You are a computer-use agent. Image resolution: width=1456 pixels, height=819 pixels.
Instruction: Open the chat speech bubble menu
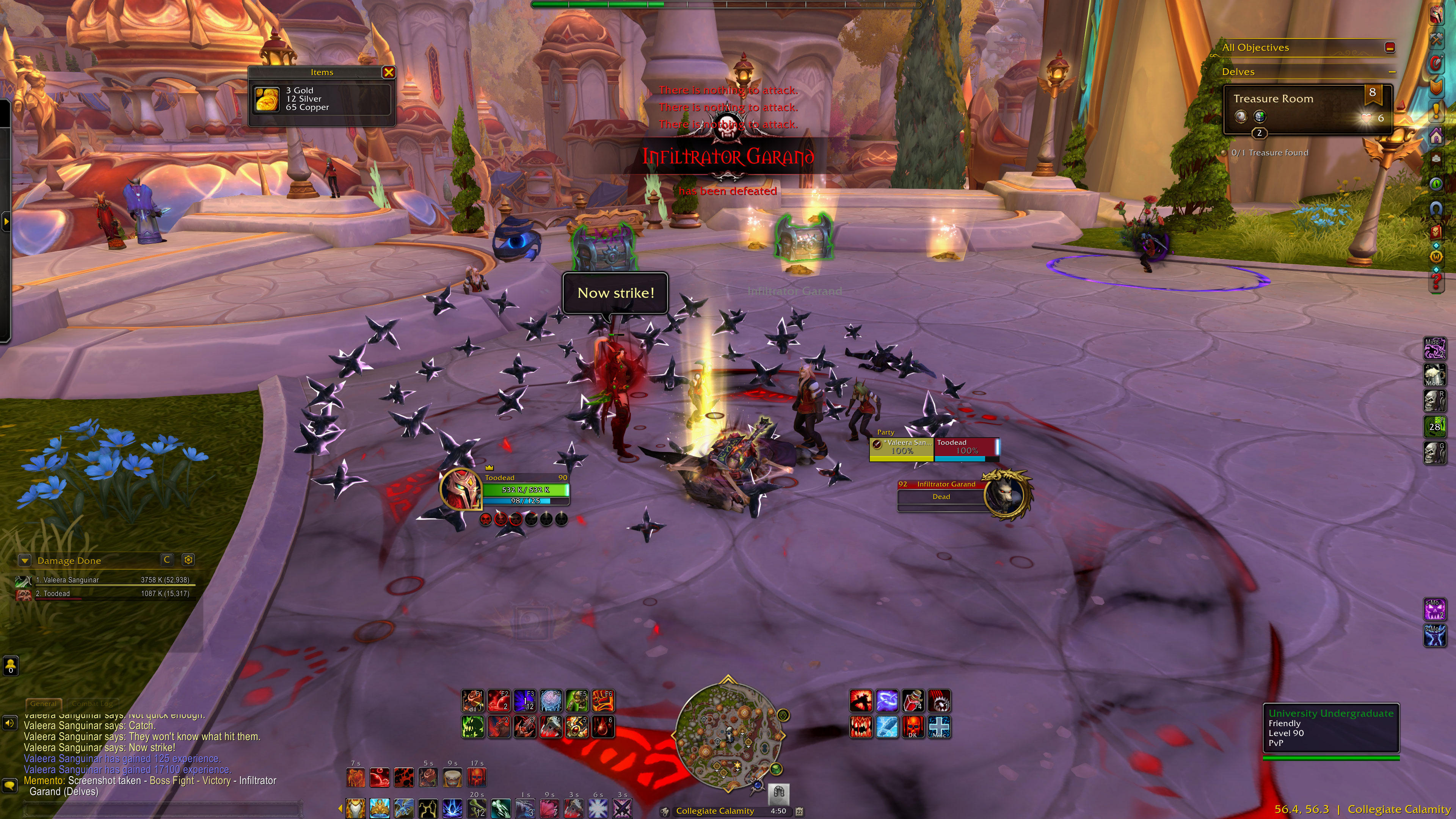(9, 785)
